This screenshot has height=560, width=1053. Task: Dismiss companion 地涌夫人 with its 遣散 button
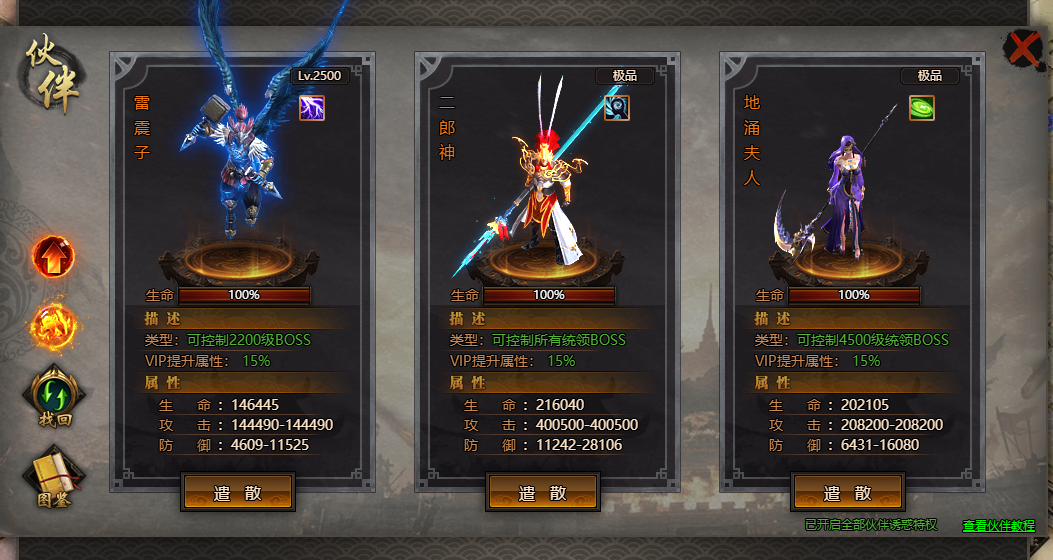click(848, 493)
